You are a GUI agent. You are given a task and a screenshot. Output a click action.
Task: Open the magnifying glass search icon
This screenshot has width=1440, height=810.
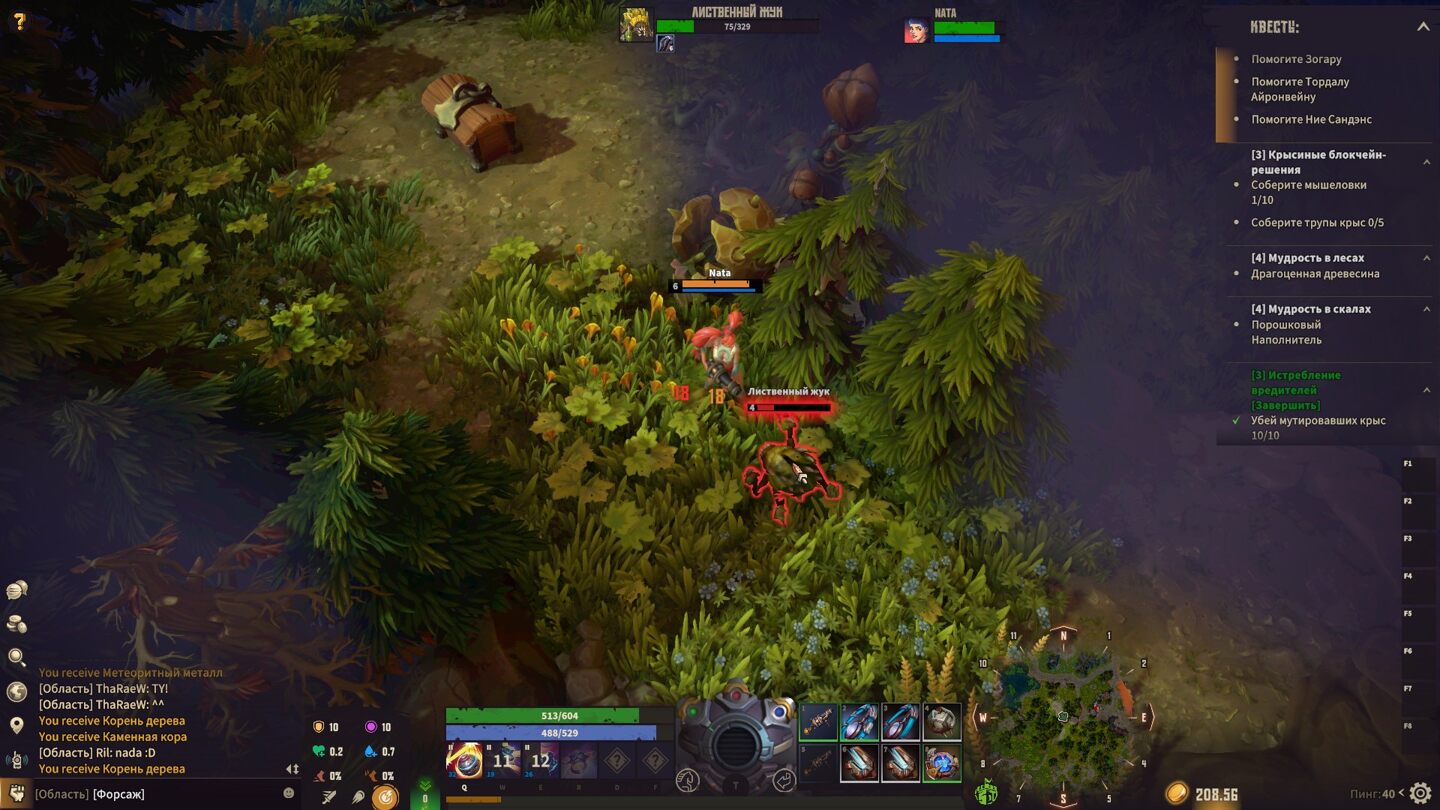click(x=17, y=657)
